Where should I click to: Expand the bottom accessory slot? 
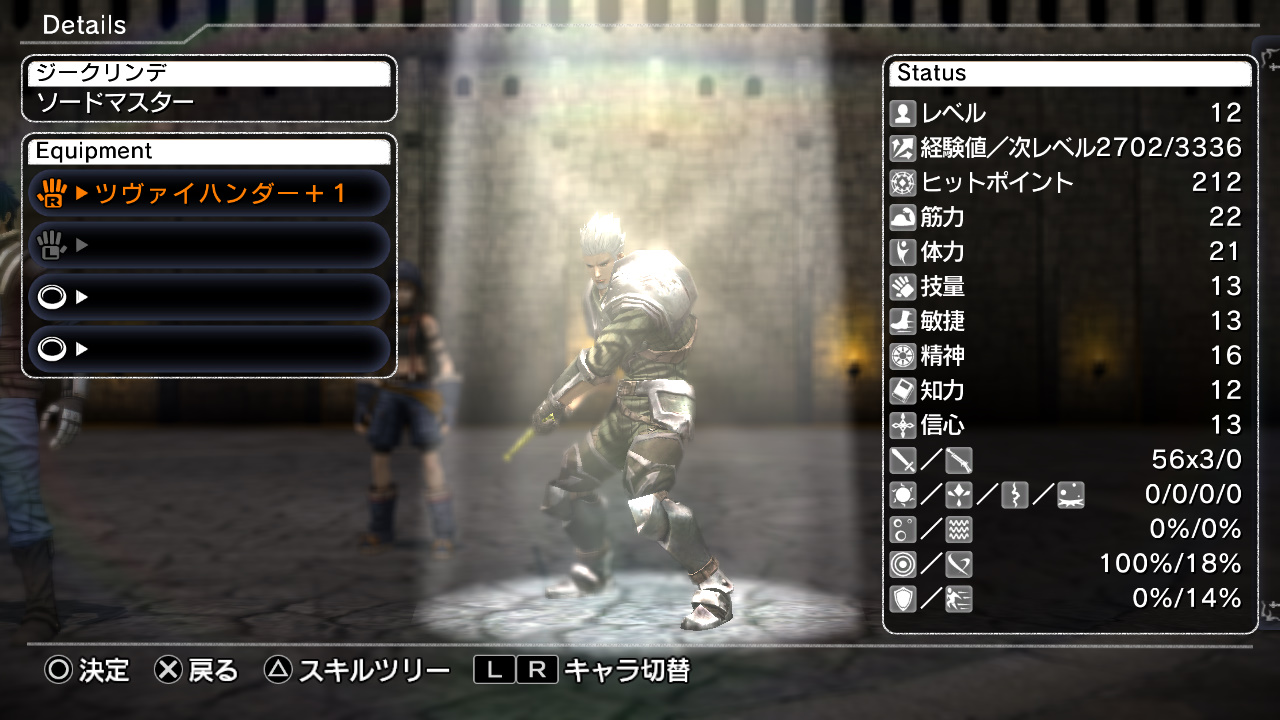(x=208, y=348)
